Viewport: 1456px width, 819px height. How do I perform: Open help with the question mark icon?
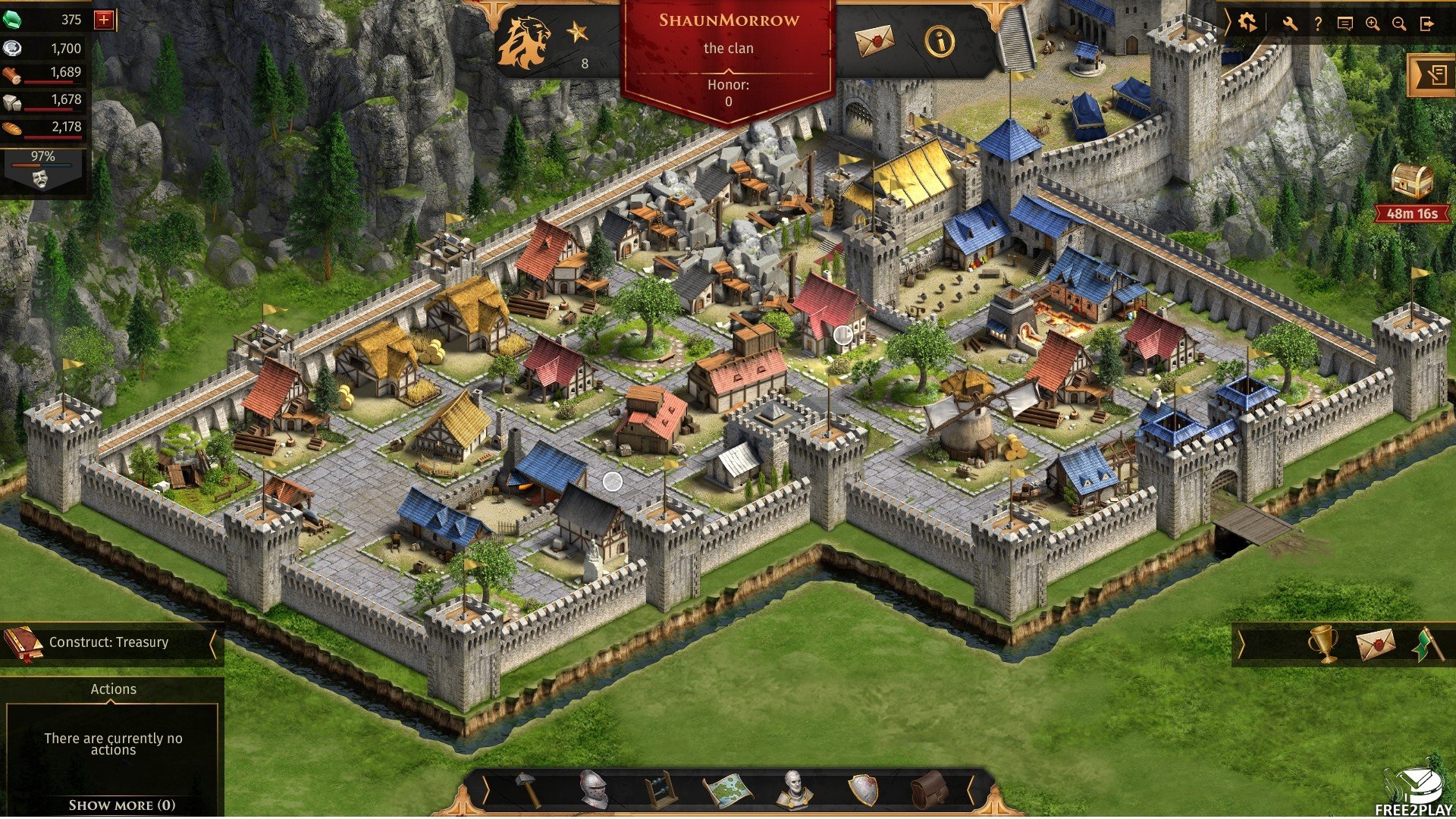click(x=1318, y=24)
